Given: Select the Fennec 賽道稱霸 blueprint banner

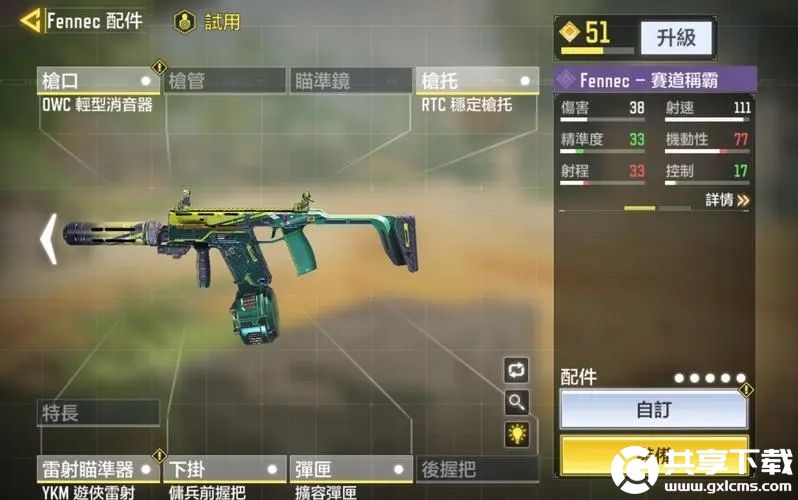Looking at the screenshot, I should tap(654, 79).
